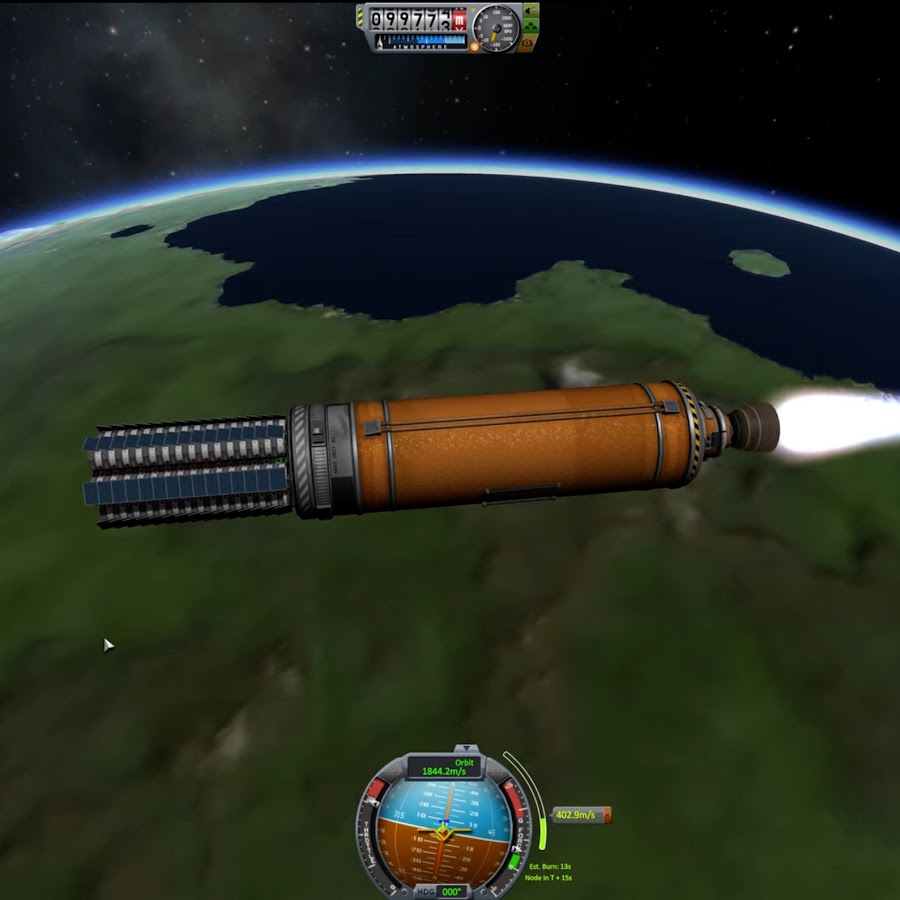This screenshot has width=900, height=900.
Task: Toggle the brakes button beside the altimeter
Action: coord(527,44)
